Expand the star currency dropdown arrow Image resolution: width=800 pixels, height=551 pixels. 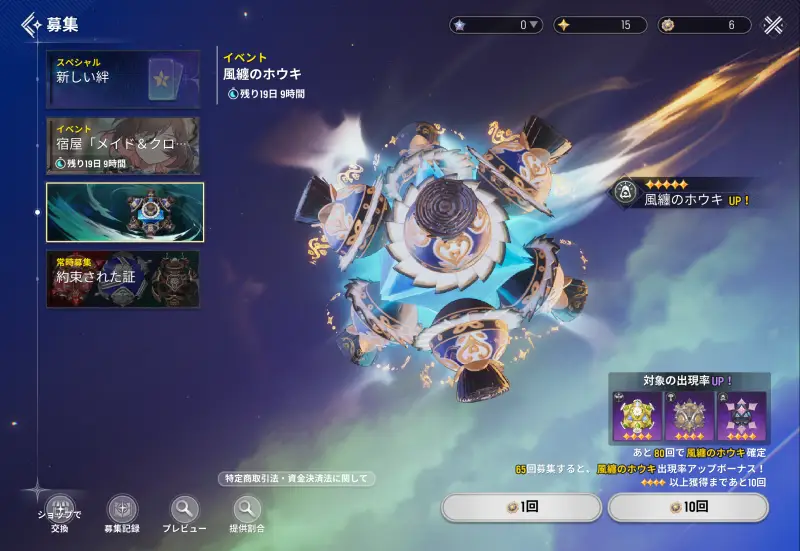(535, 25)
